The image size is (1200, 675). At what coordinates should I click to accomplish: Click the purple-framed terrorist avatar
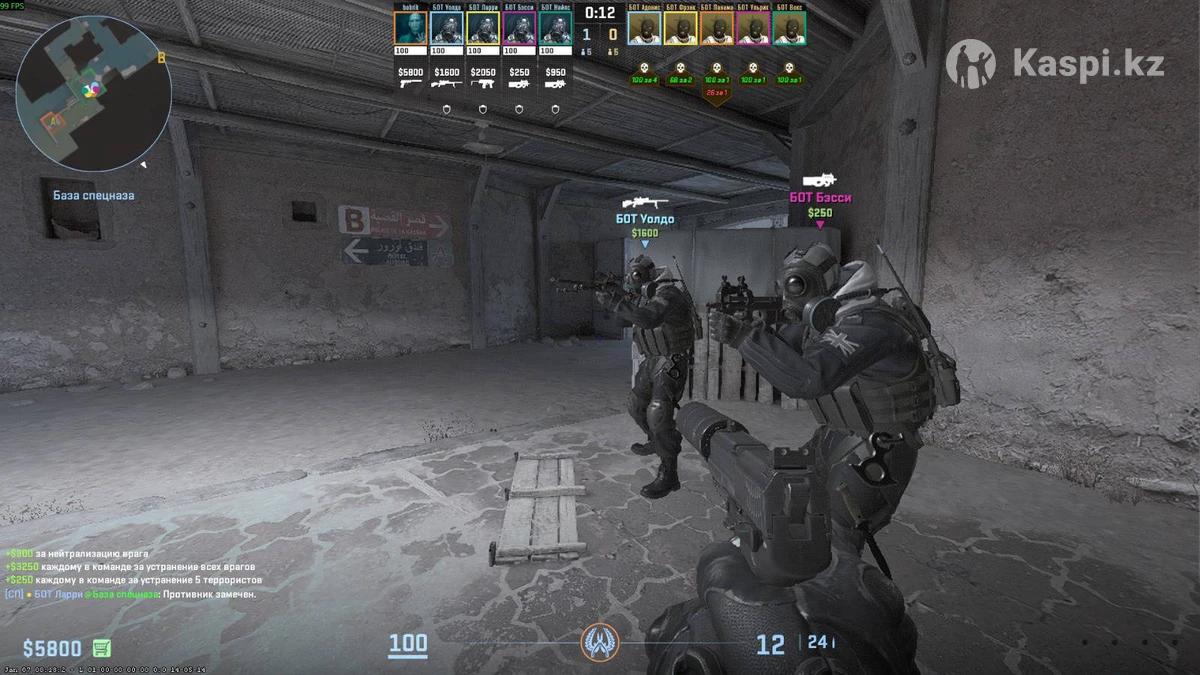tap(753, 27)
